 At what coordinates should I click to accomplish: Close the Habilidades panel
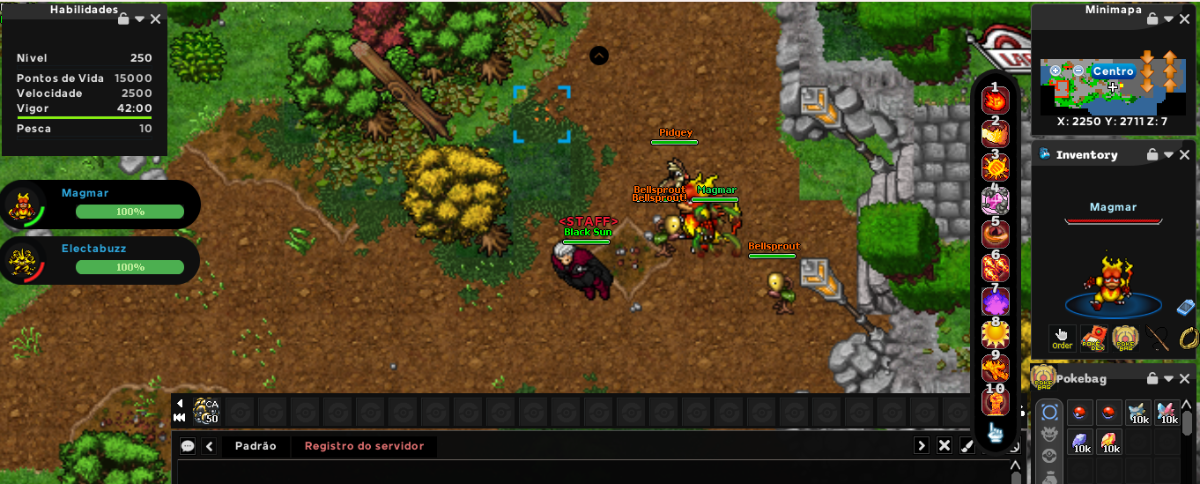tap(155, 19)
